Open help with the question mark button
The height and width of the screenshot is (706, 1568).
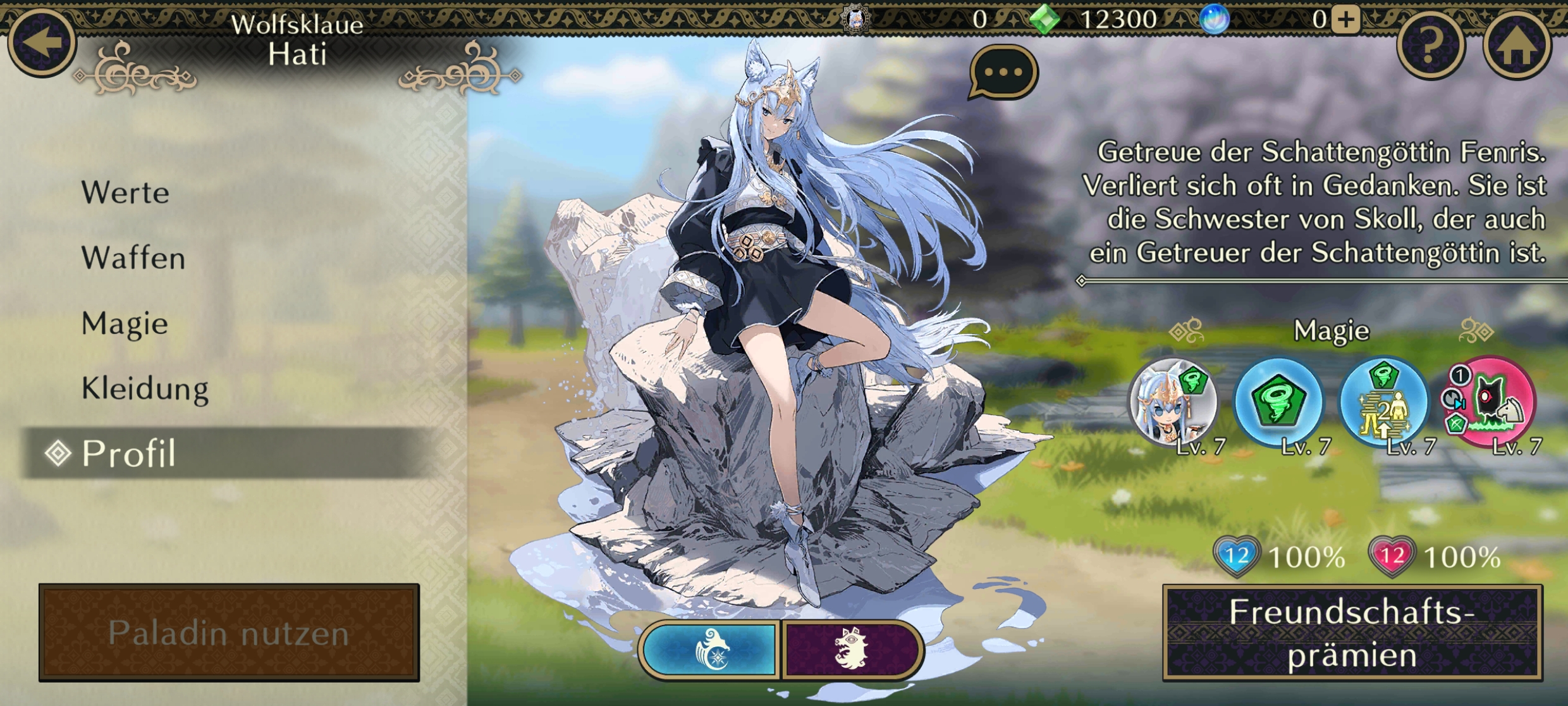(1430, 46)
